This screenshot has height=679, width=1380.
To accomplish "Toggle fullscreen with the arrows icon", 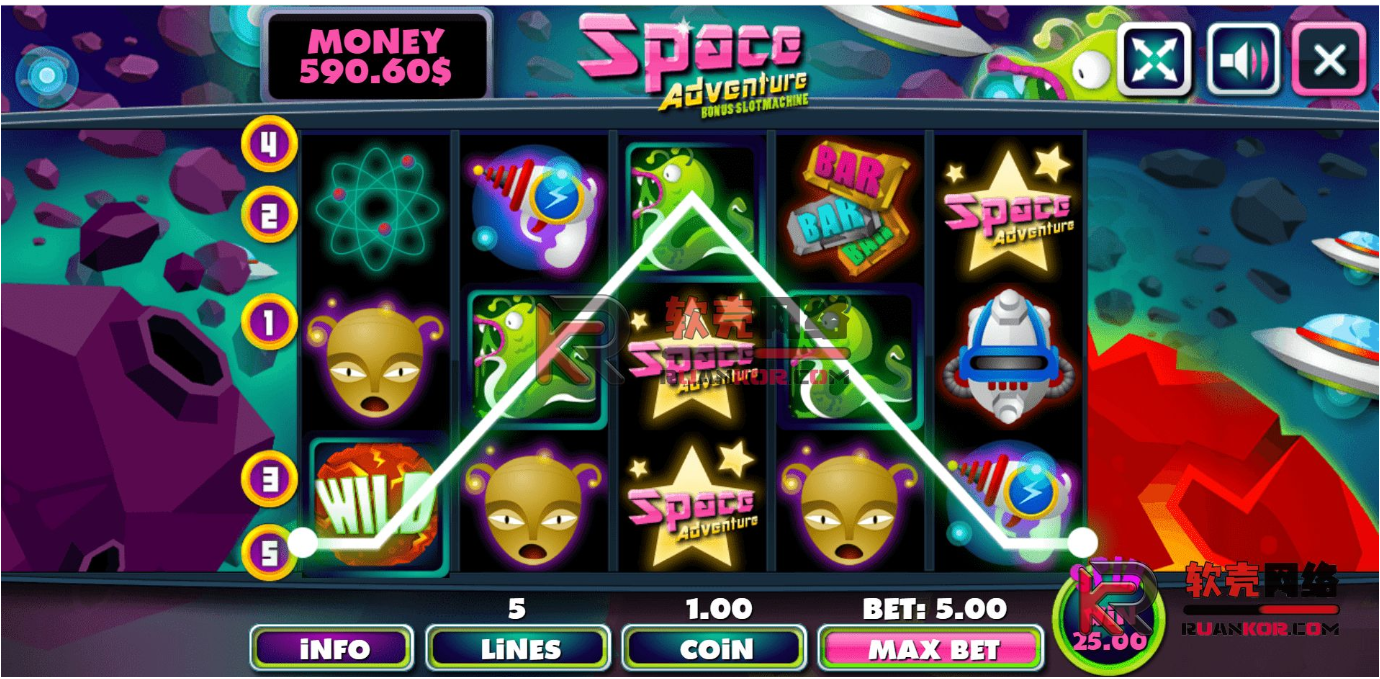I will pyautogui.click(x=1155, y=59).
